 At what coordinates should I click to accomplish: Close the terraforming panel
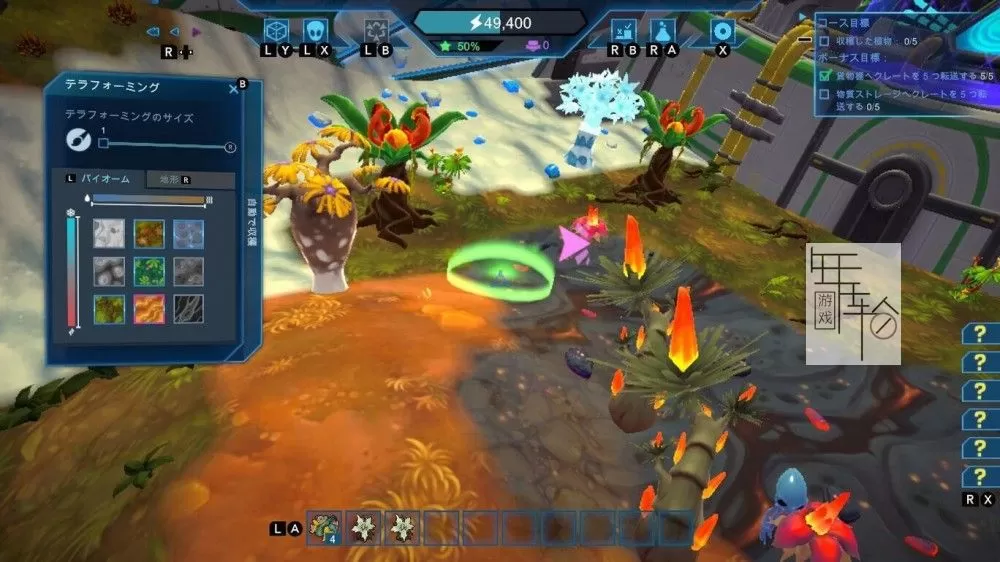point(234,89)
